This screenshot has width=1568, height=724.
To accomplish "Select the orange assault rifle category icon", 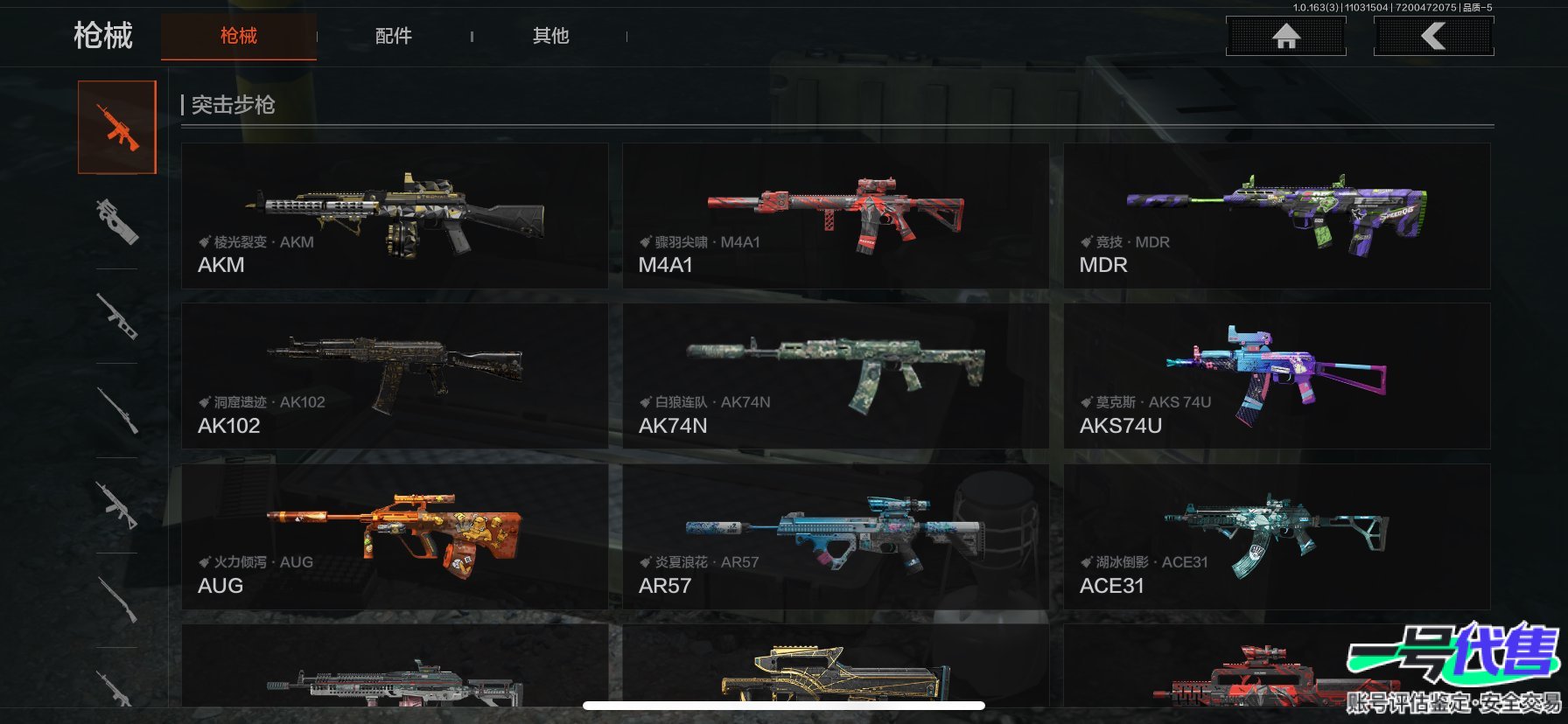I will coord(117,128).
